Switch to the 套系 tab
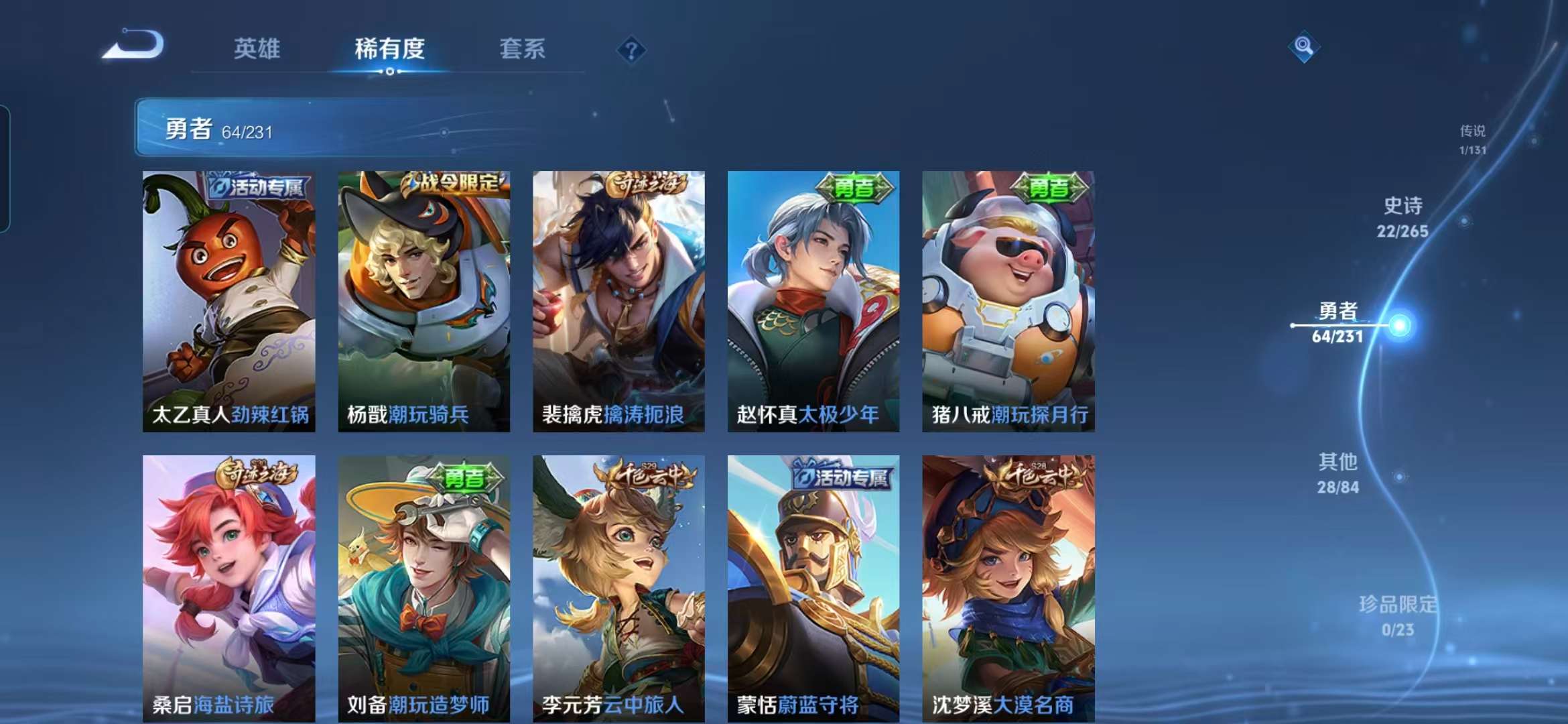Screen dimensions: 1568x724 521,49
